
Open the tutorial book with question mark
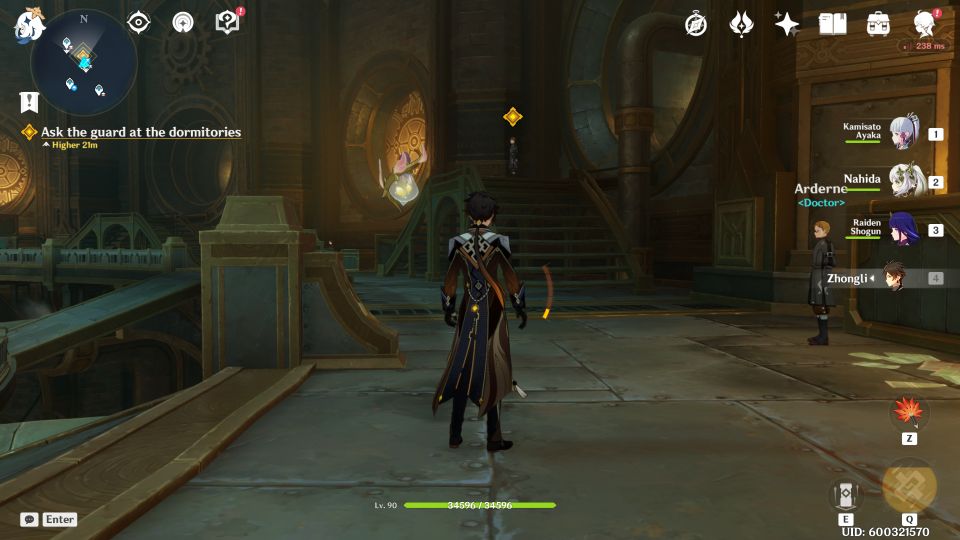(228, 22)
